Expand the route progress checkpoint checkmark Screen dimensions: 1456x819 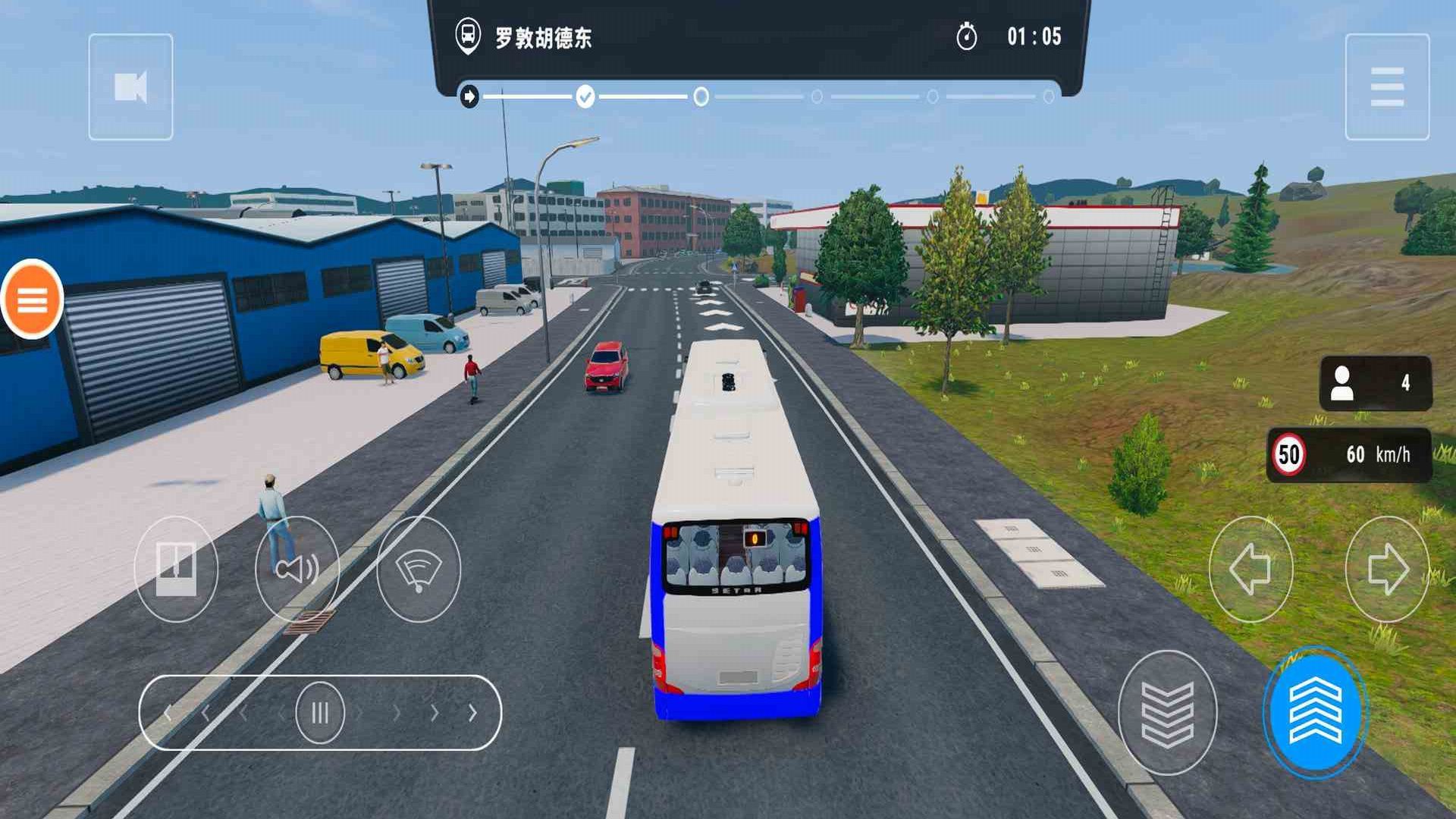584,96
